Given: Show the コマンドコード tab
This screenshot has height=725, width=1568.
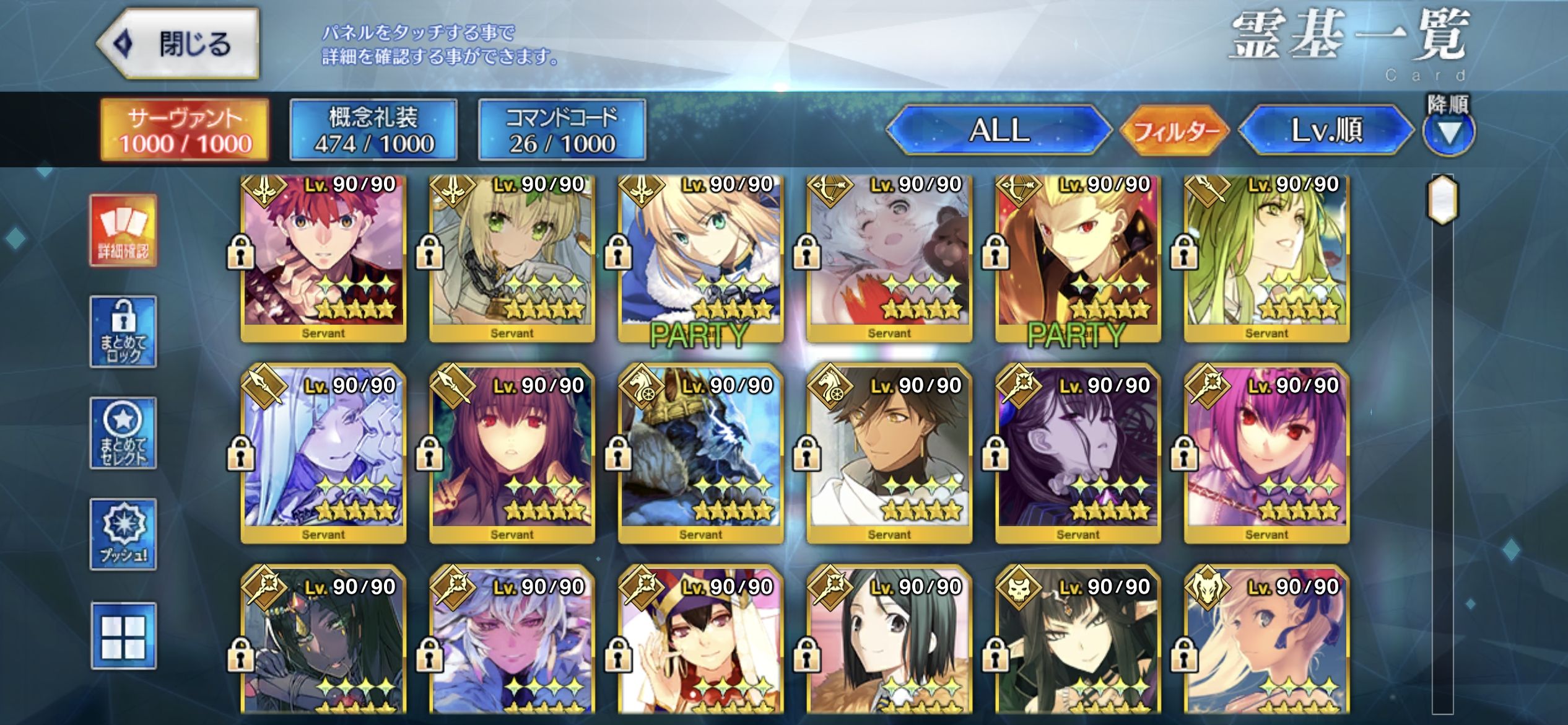Looking at the screenshot, I should click(x=562, y=130).
